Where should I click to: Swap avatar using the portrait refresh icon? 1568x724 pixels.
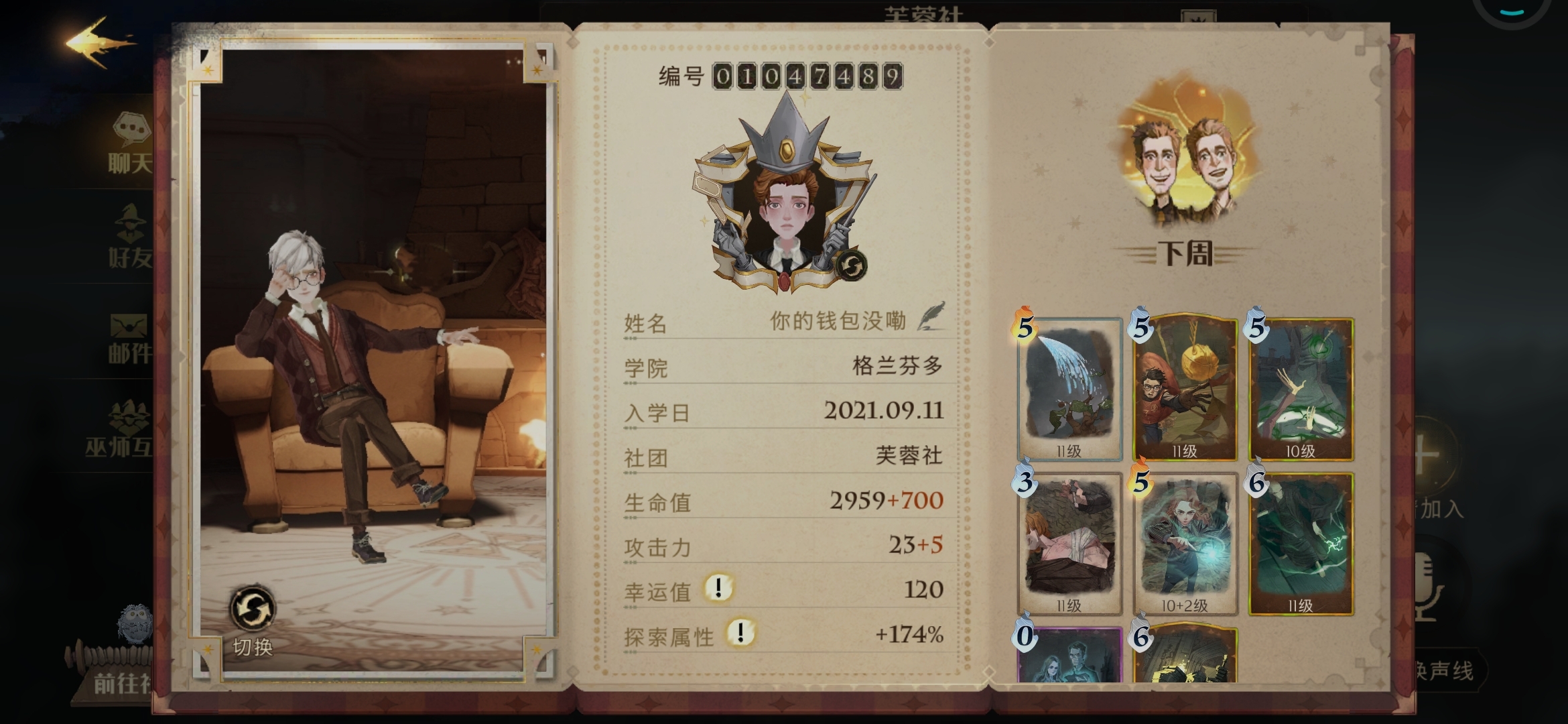[x=851, y=266]
